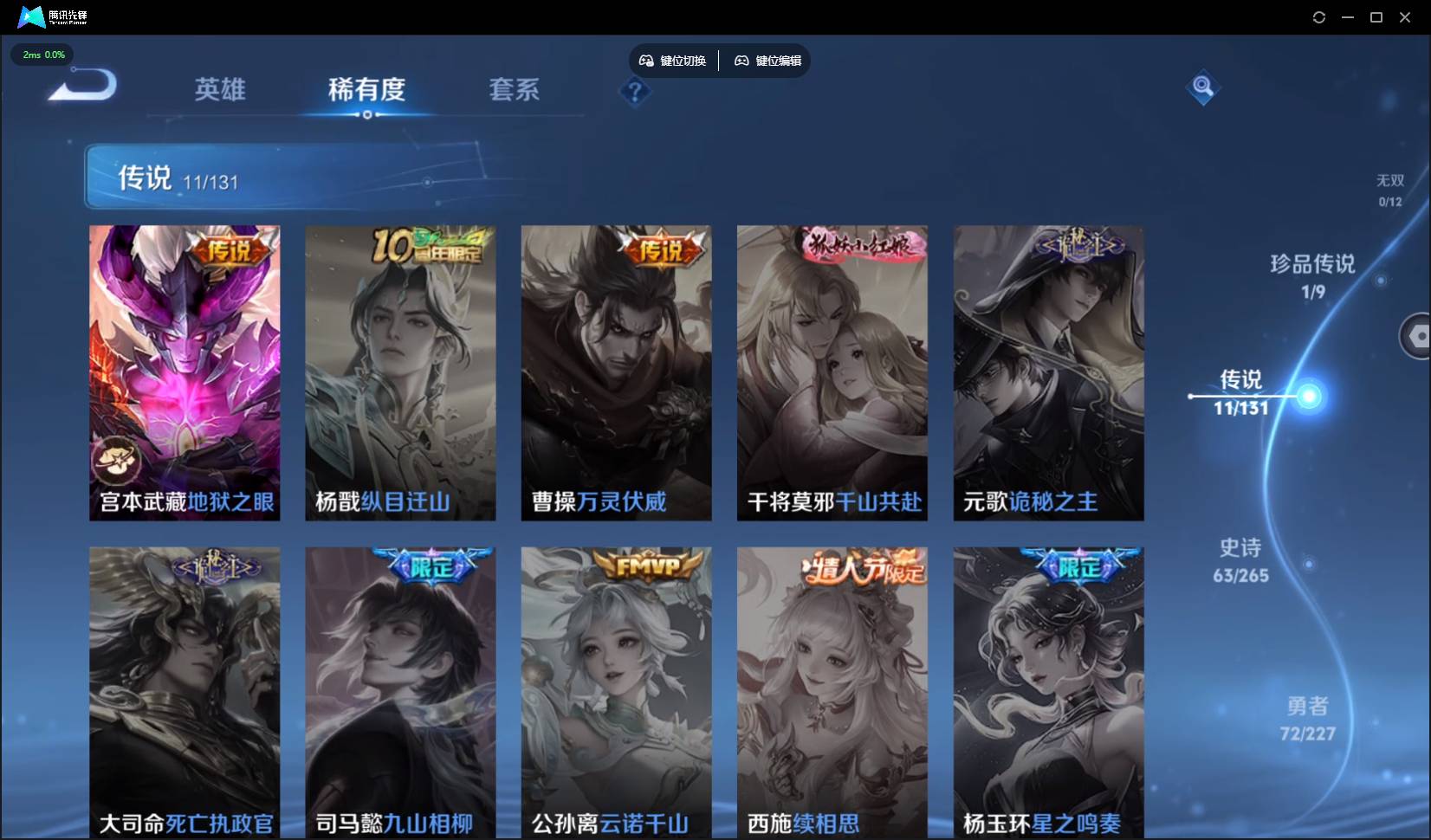Screen dimensions: 1431x840
Task: Click the gamepad icon beside 键位切换
Action: click(646, 60)
